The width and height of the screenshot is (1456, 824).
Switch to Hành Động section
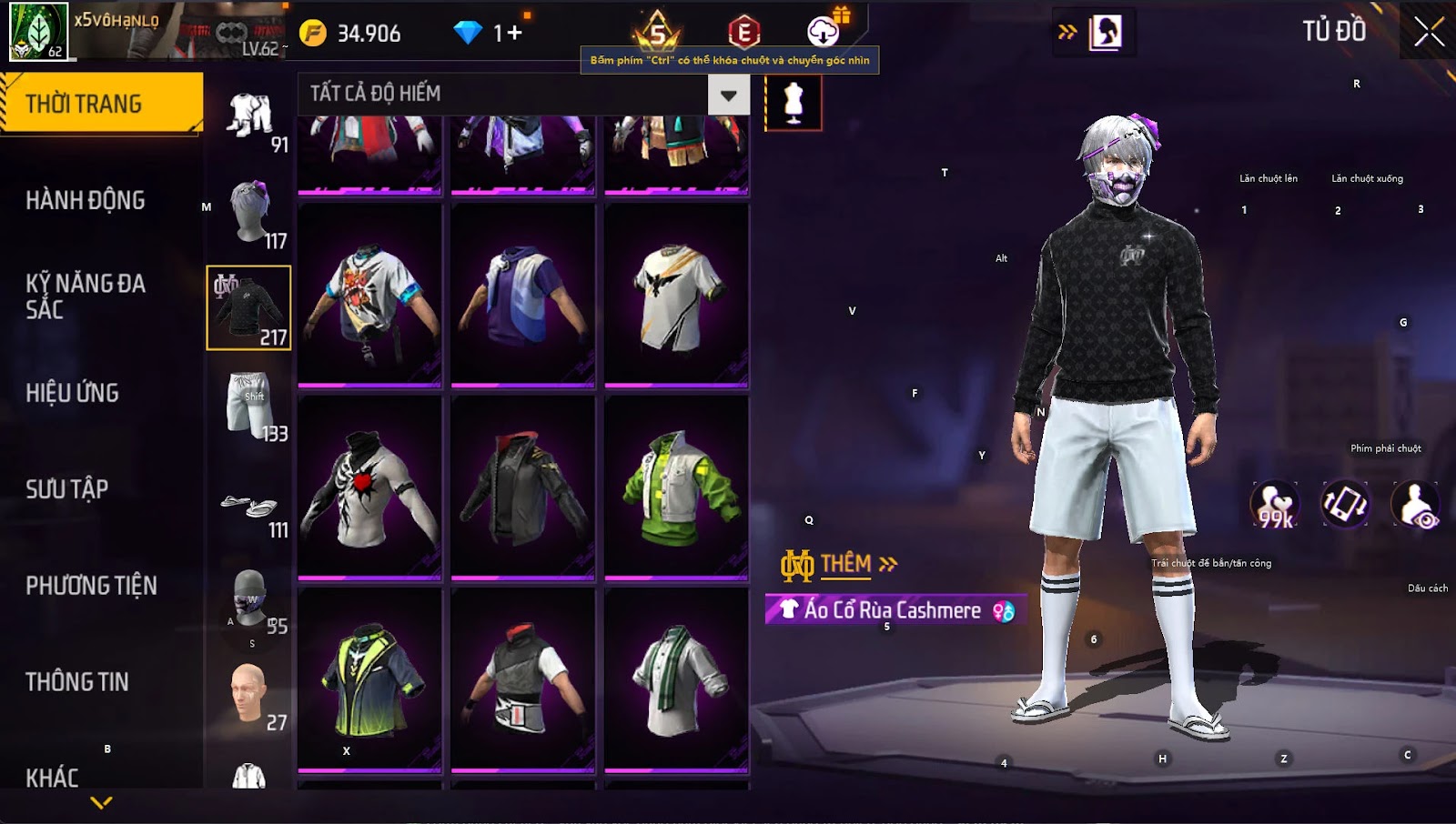(86, 200)
